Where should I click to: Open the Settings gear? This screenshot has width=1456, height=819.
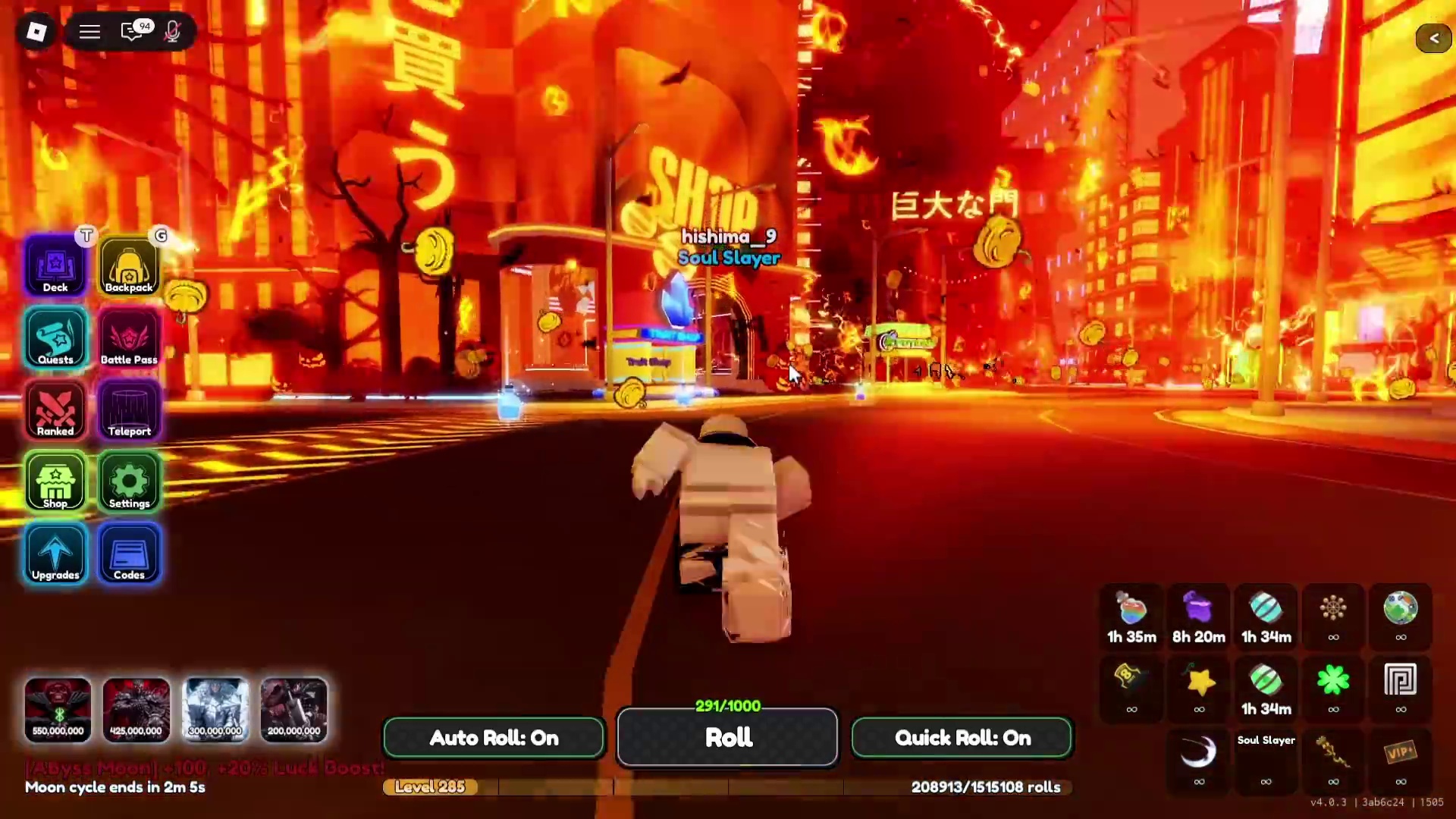coord(129,482)
